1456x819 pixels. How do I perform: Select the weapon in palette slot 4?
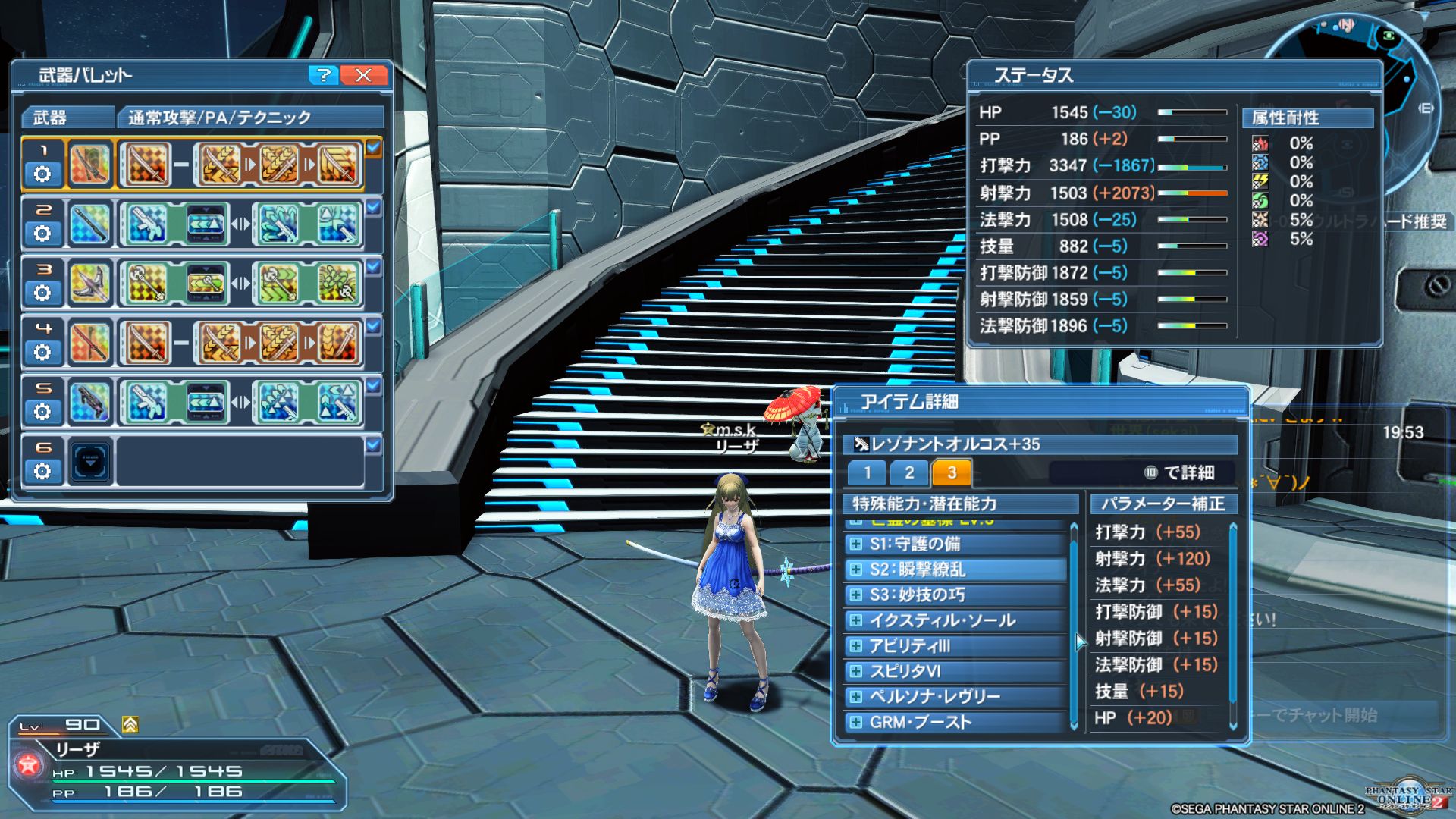pos(89,342)
